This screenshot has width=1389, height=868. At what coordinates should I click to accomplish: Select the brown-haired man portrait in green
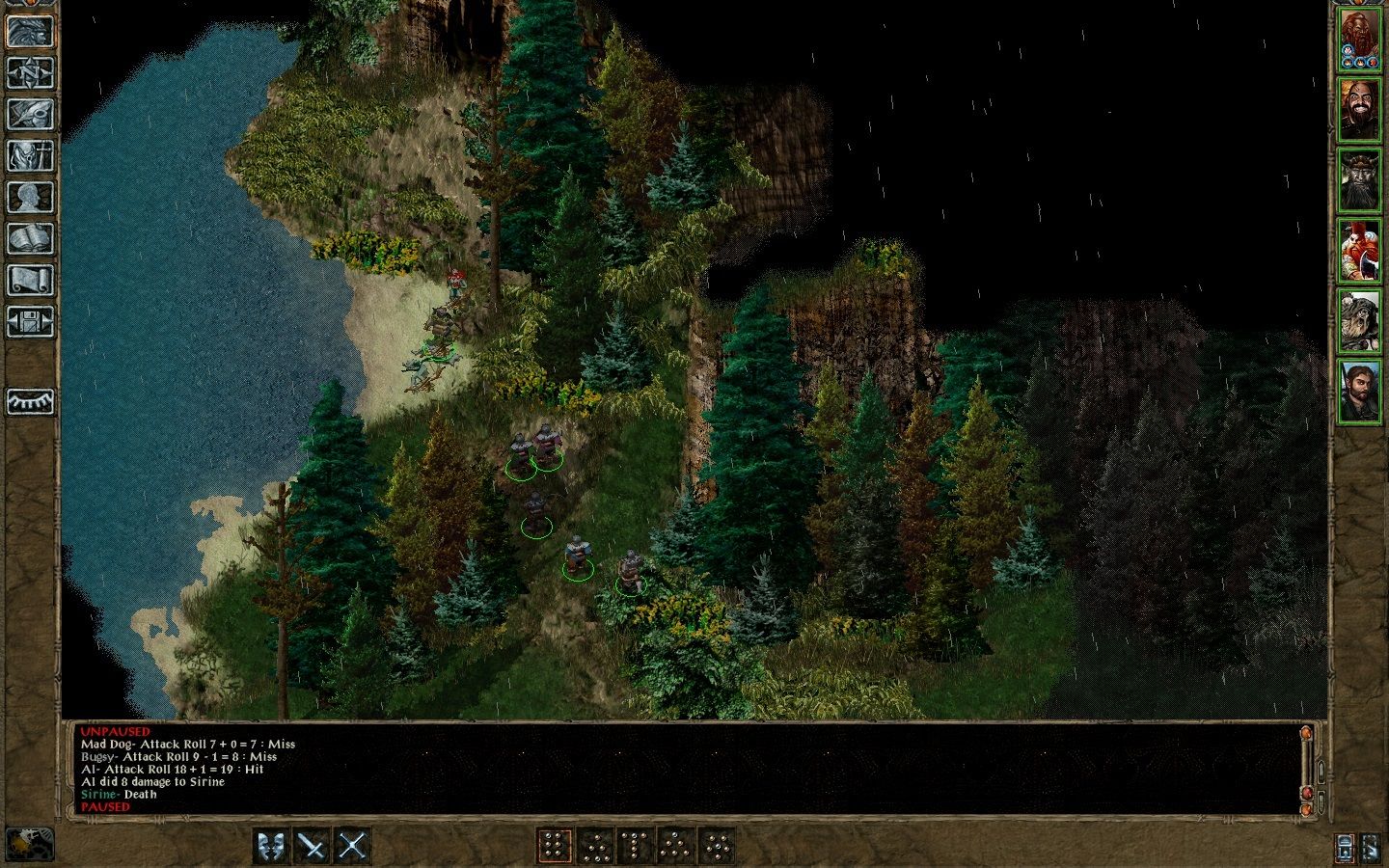point(1360,391)
